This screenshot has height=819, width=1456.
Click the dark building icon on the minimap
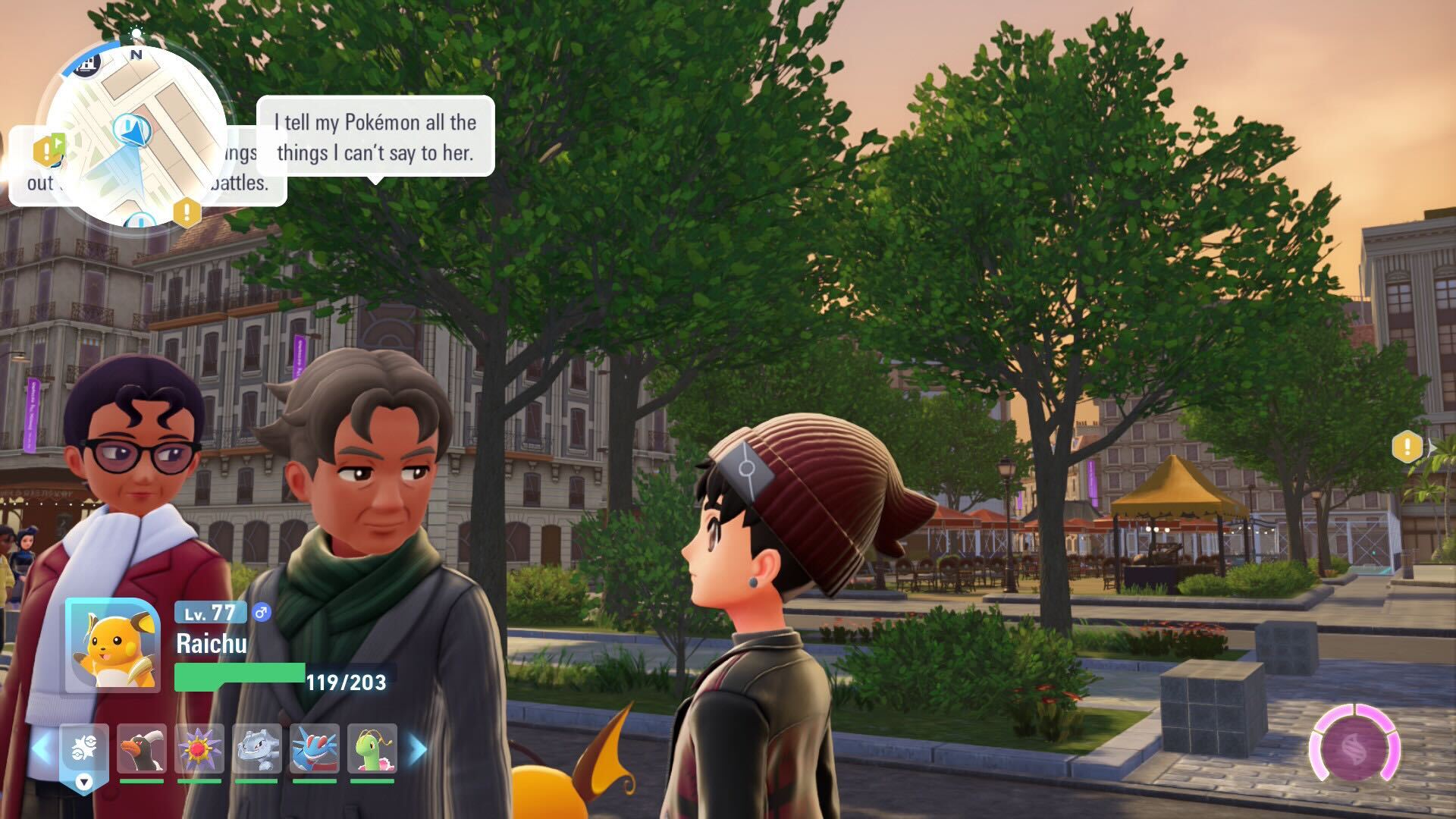89,63
